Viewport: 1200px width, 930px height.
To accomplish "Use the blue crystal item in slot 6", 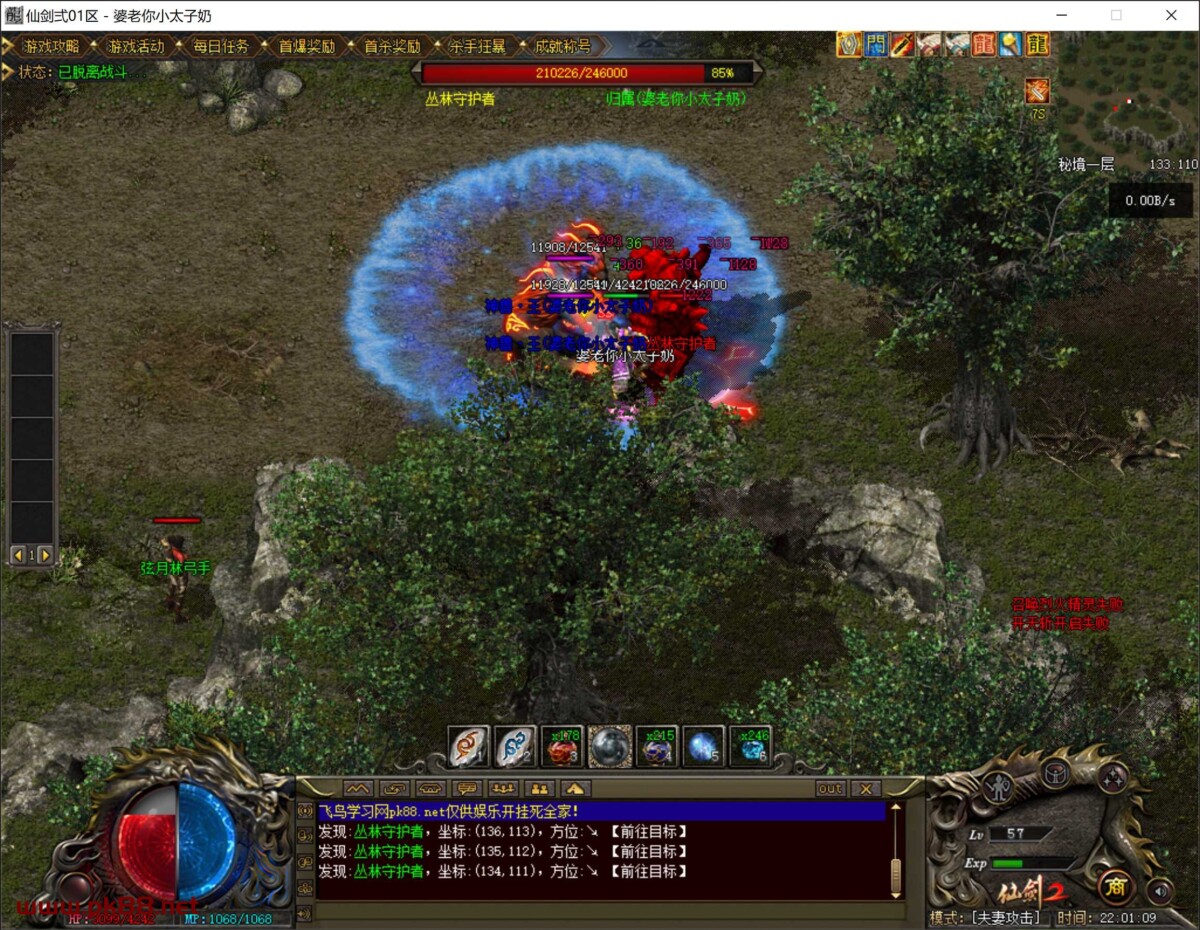I will 750,747.
